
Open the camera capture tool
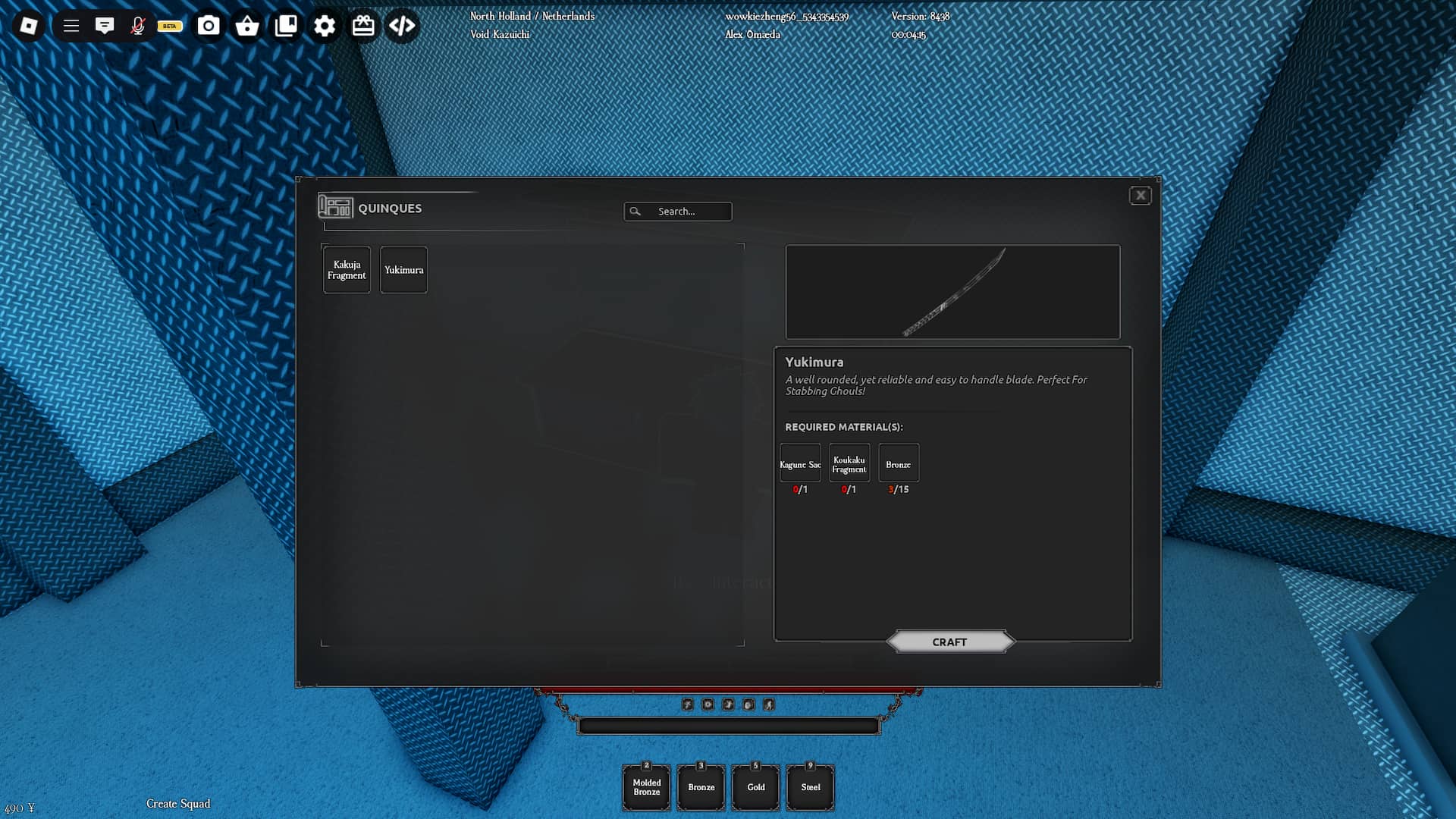pyautogui.click(x=209, y=25)
